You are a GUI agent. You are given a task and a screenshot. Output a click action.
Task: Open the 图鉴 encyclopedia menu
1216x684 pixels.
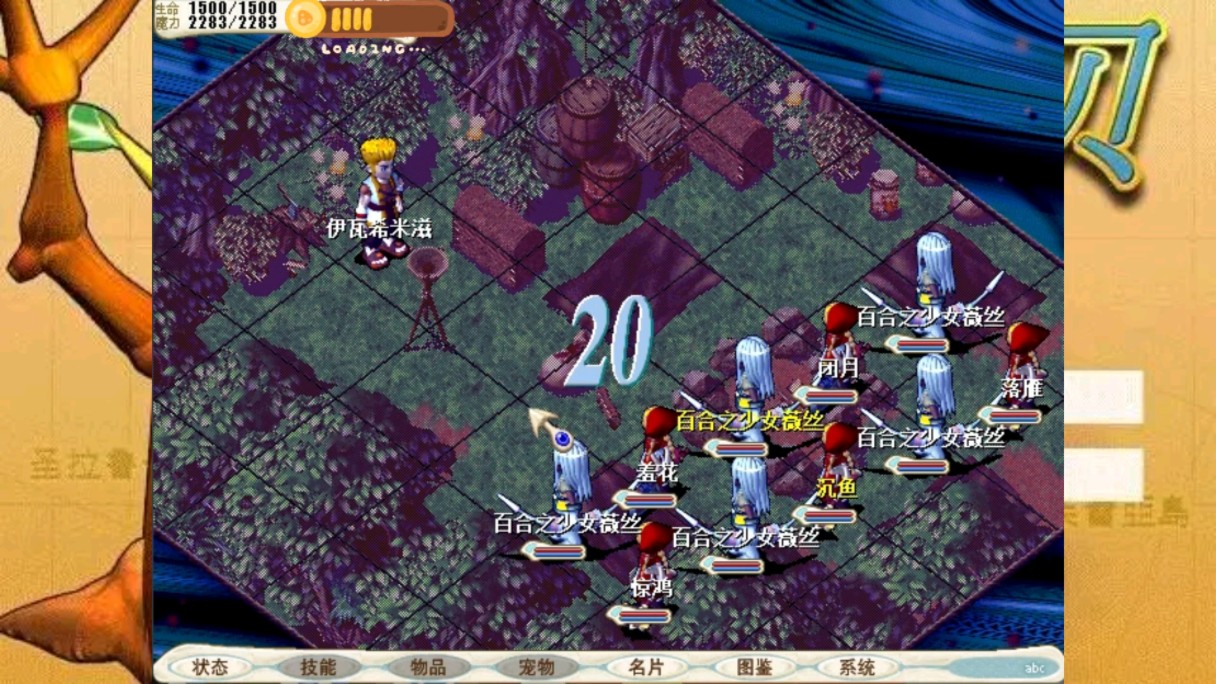[x=754, y=667]
